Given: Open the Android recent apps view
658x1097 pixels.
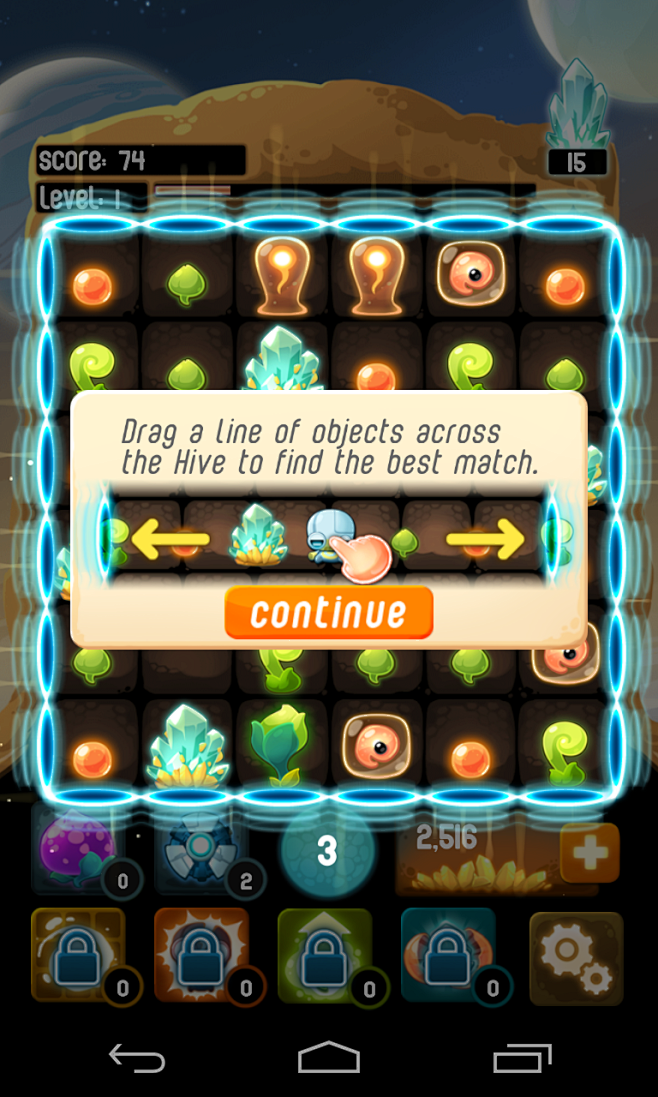Looking at the screenshot, I should click(x=521, y=1058).
